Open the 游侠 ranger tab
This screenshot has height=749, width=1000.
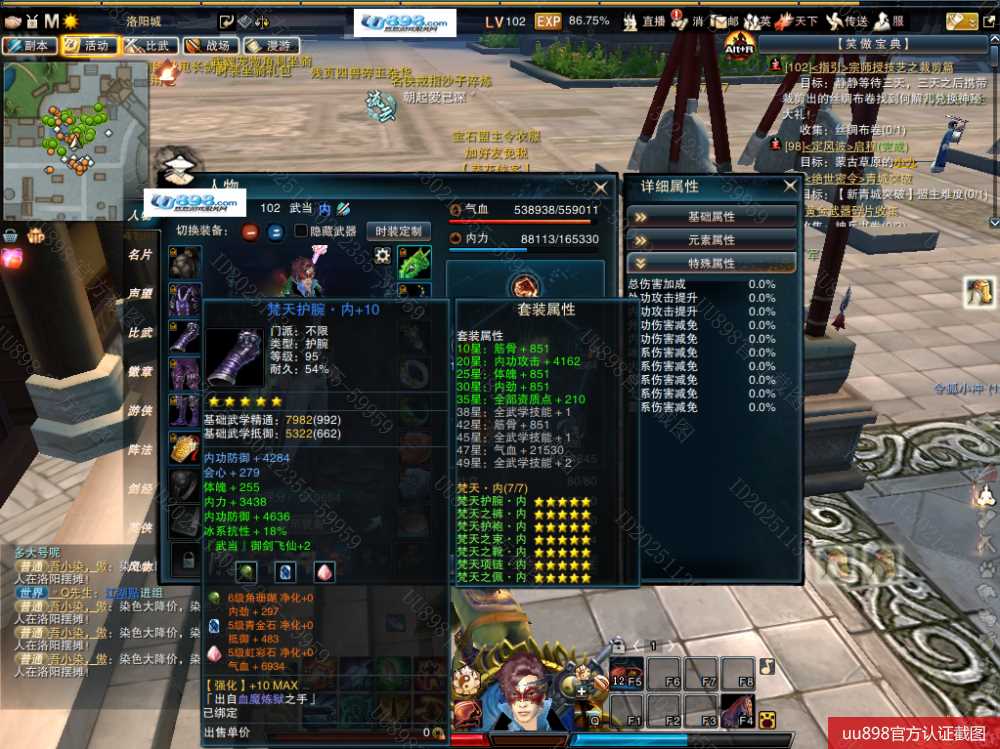click(140, 411)
